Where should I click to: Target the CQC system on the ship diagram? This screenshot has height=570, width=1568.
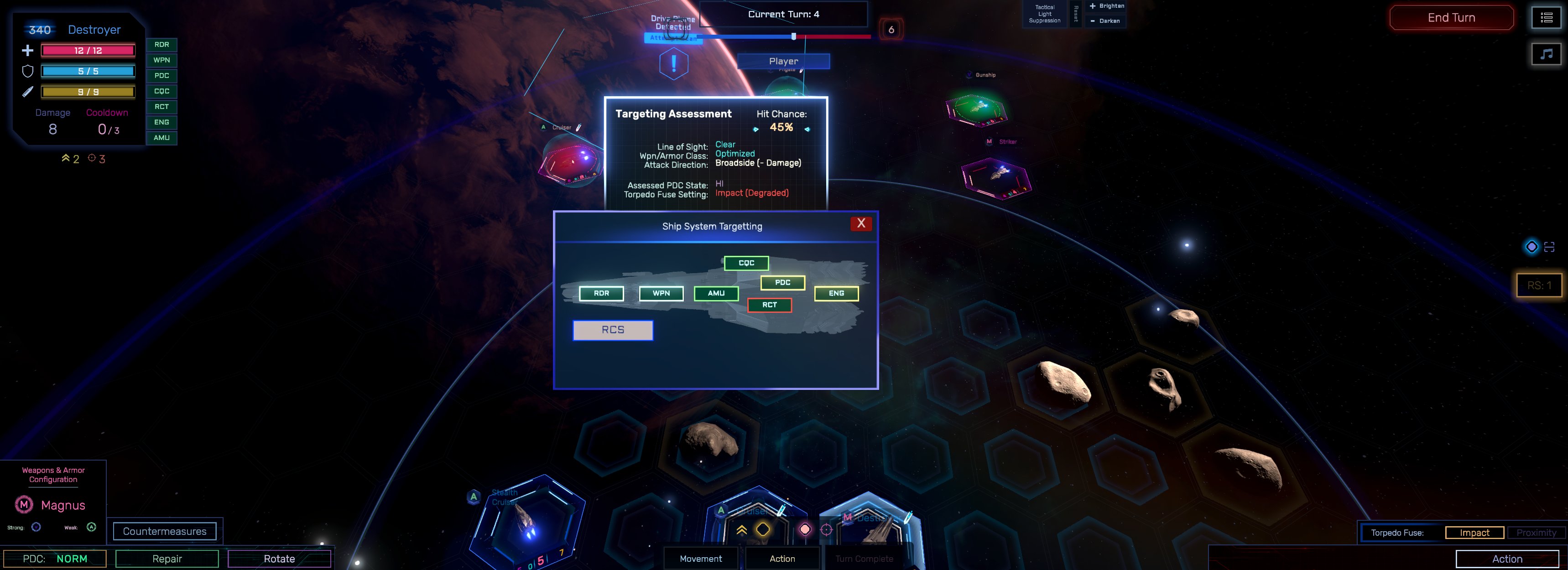pos(746,263)
